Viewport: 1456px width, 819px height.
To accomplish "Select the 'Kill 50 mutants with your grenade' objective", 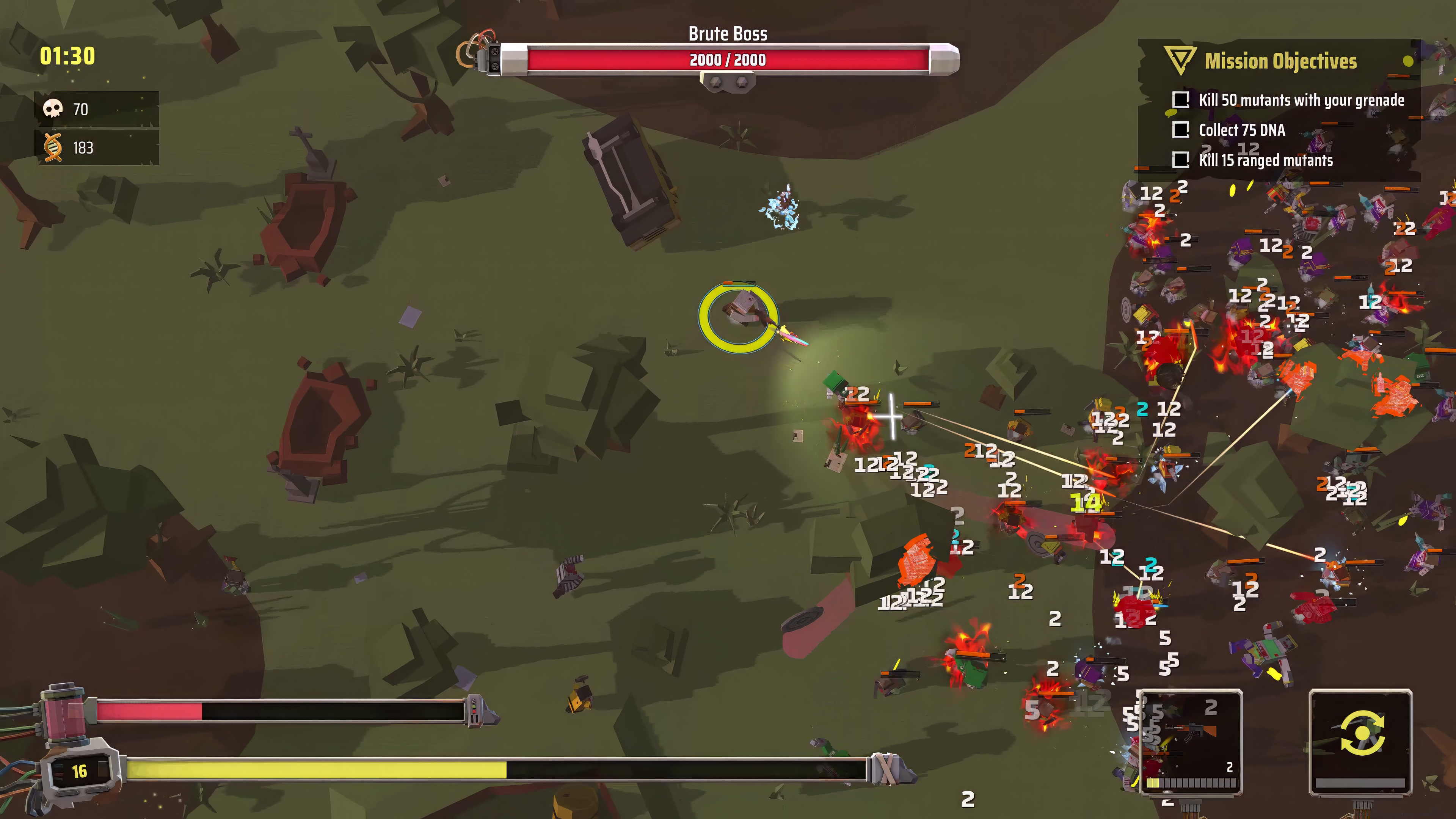I will click(1301, 100).
